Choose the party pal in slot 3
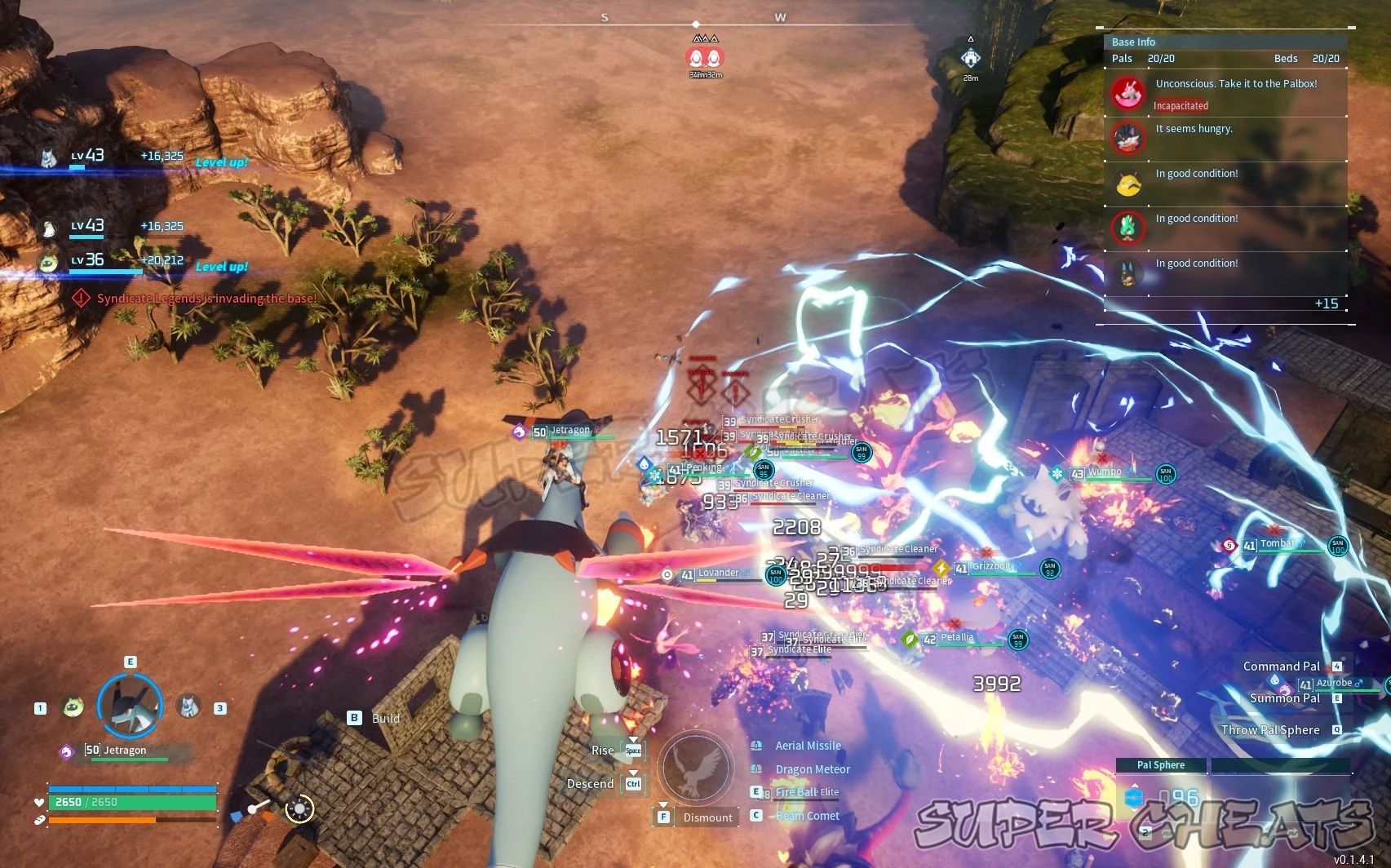Viewport: 1391px width, 868px height. 189,706
